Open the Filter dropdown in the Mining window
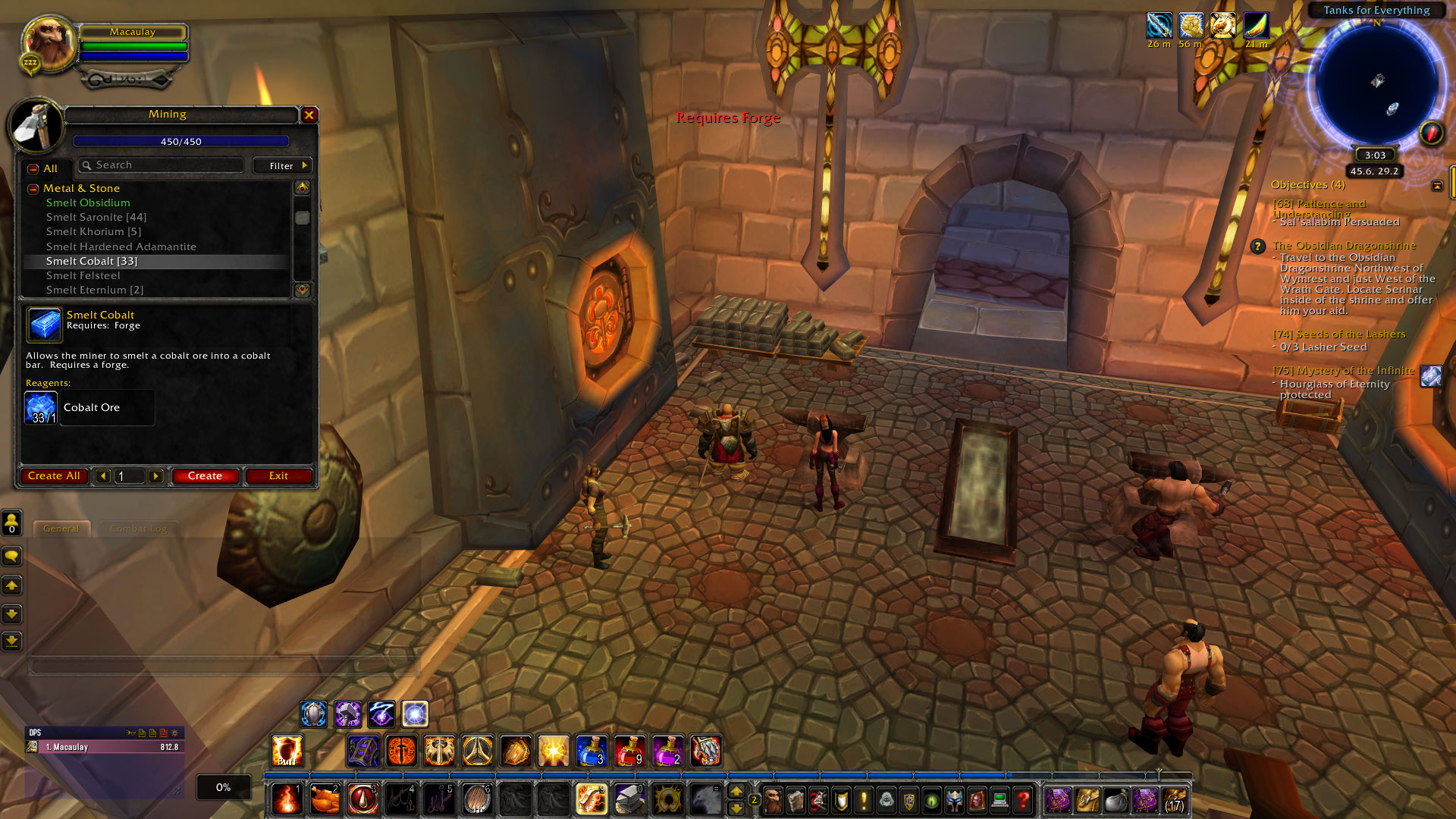Screen dimensions: 1456x819 pyautogui.click(x=281, y=165)
